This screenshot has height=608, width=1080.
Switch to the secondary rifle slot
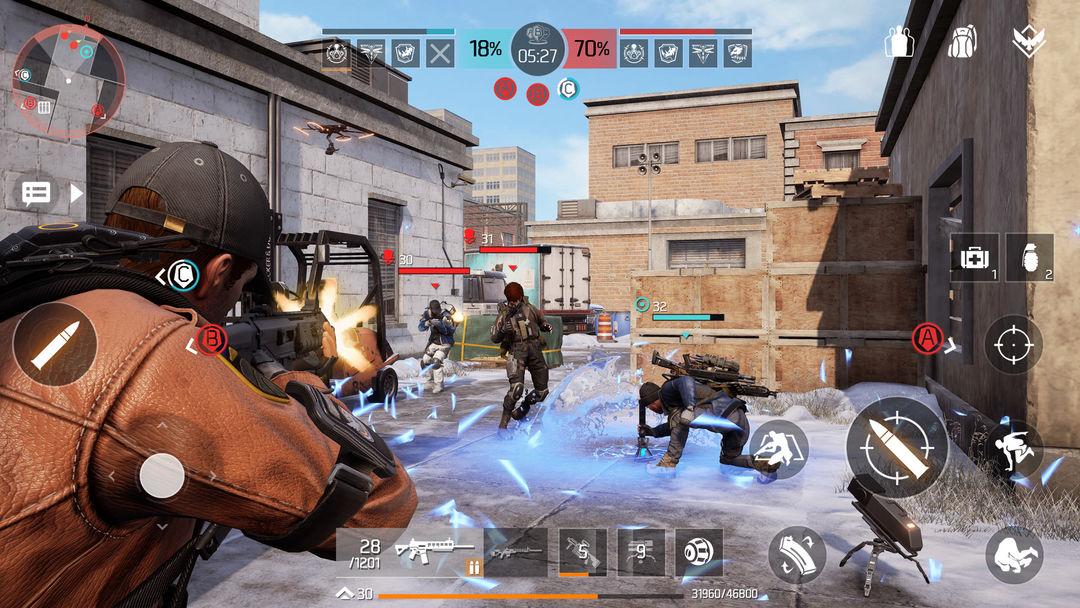pyautogui.click(x=516, y=552)
